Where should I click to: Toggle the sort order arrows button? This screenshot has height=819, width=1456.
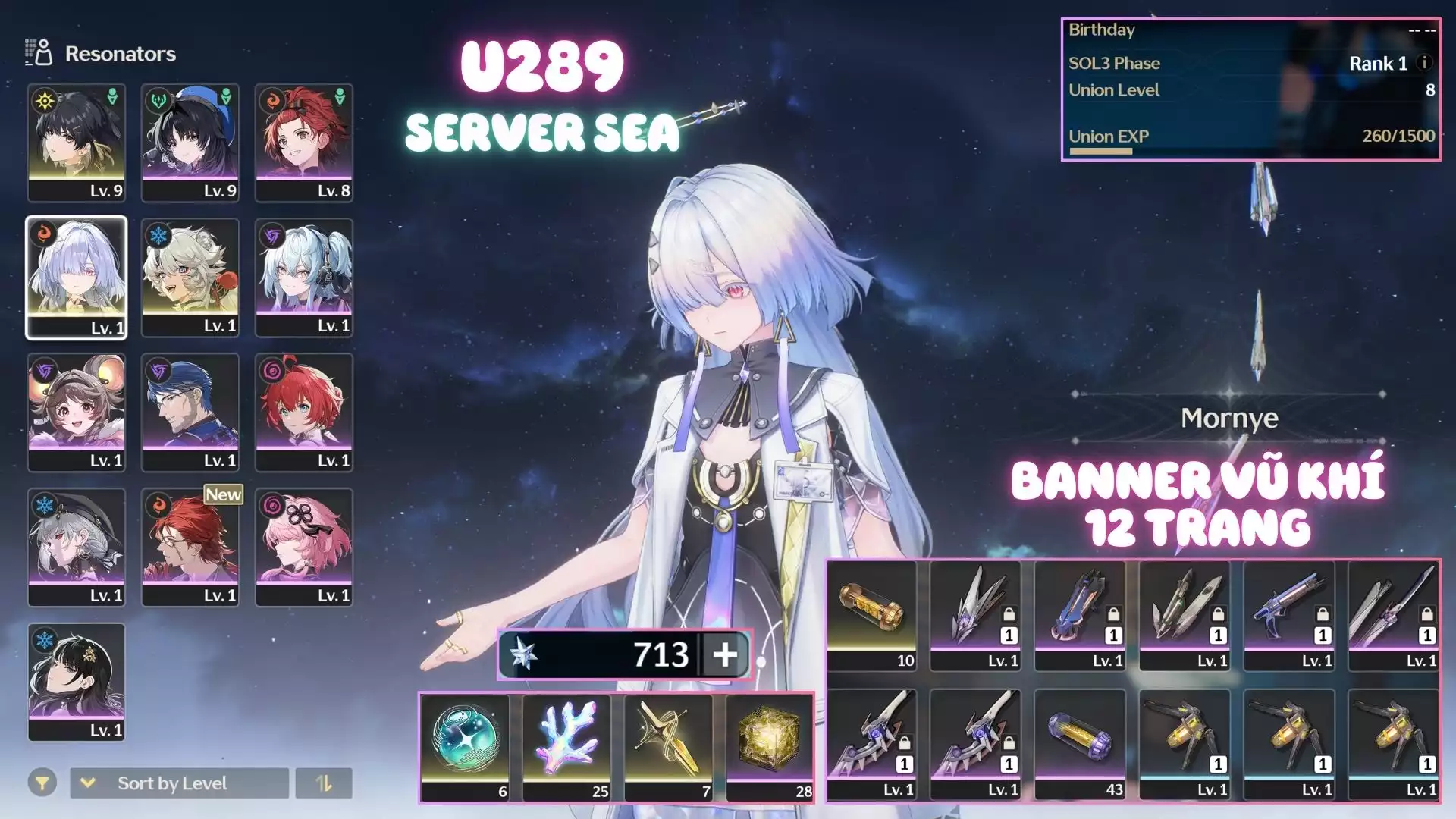pyautogui.click(x=324, y=783)
